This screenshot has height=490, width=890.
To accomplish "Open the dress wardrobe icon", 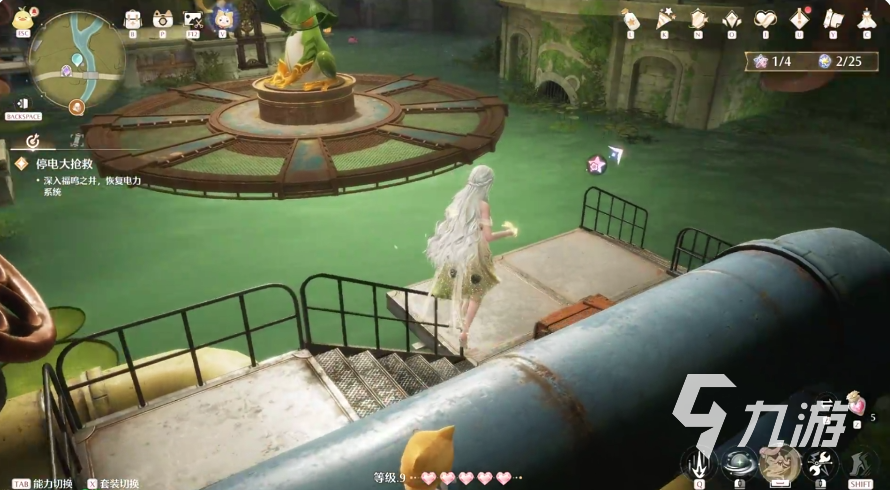I will 866,18.
